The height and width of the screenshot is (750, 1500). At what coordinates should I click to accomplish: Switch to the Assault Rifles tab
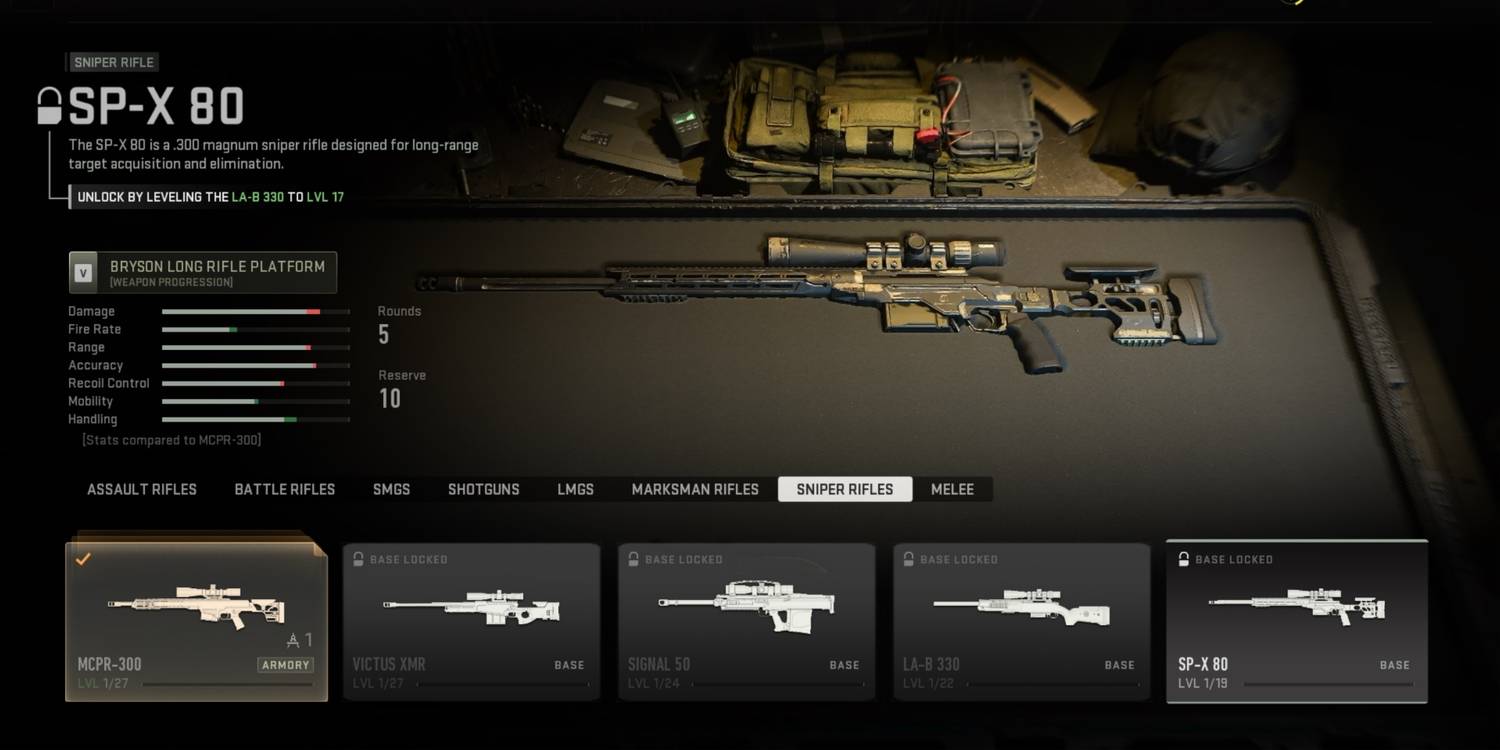tap(142, 490)
